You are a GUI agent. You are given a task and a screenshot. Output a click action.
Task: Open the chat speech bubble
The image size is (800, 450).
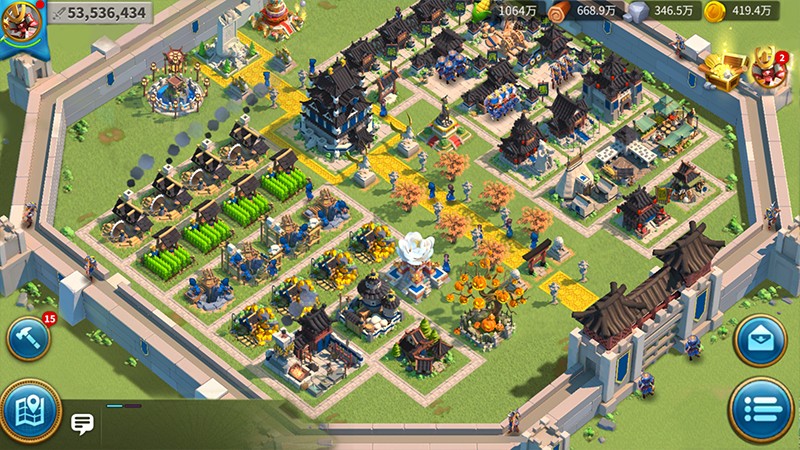pyautogui.click(x=82, y=424)
